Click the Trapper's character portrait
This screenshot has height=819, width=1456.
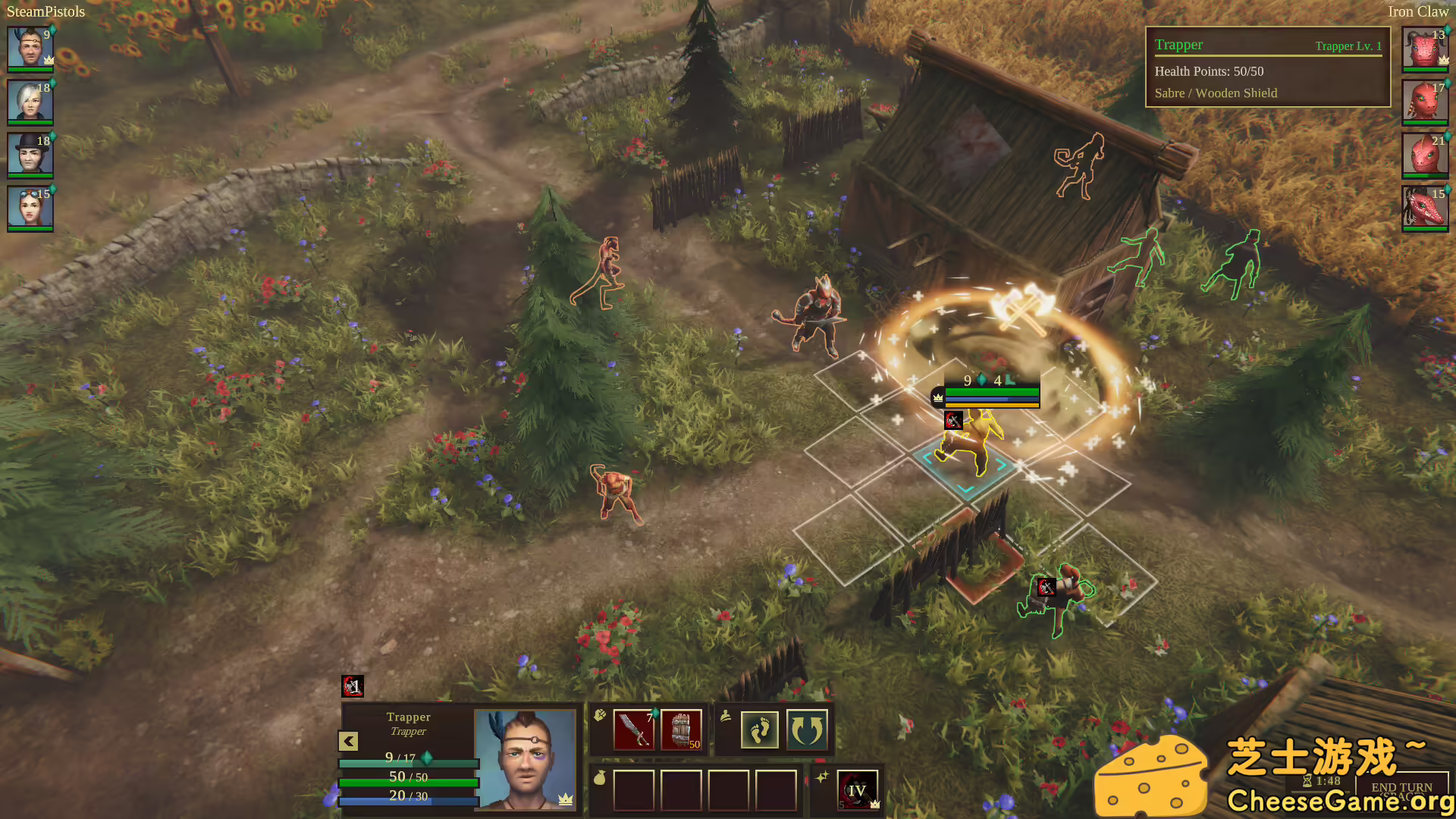pos(525,758)
